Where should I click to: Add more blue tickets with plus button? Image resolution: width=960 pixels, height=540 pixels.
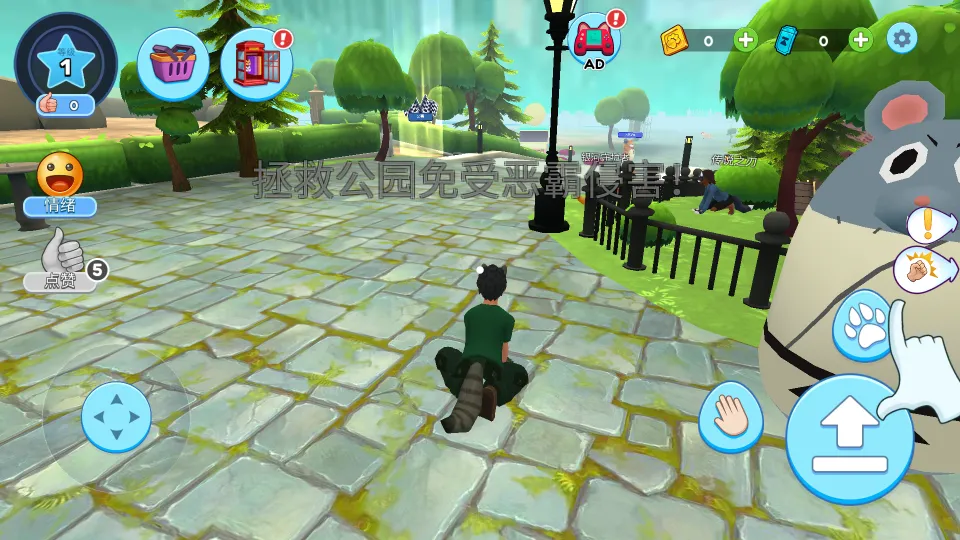pos(861,40)
